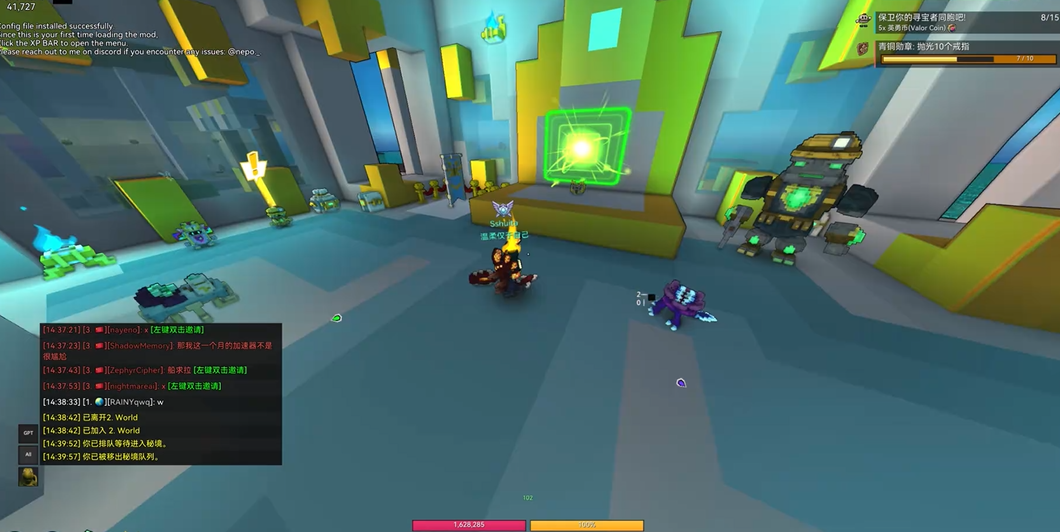Image resolution: width=1060 pixels, height=532 pixels.
Task: Click the character portrait chat button
Action: (x=28, y=476)
